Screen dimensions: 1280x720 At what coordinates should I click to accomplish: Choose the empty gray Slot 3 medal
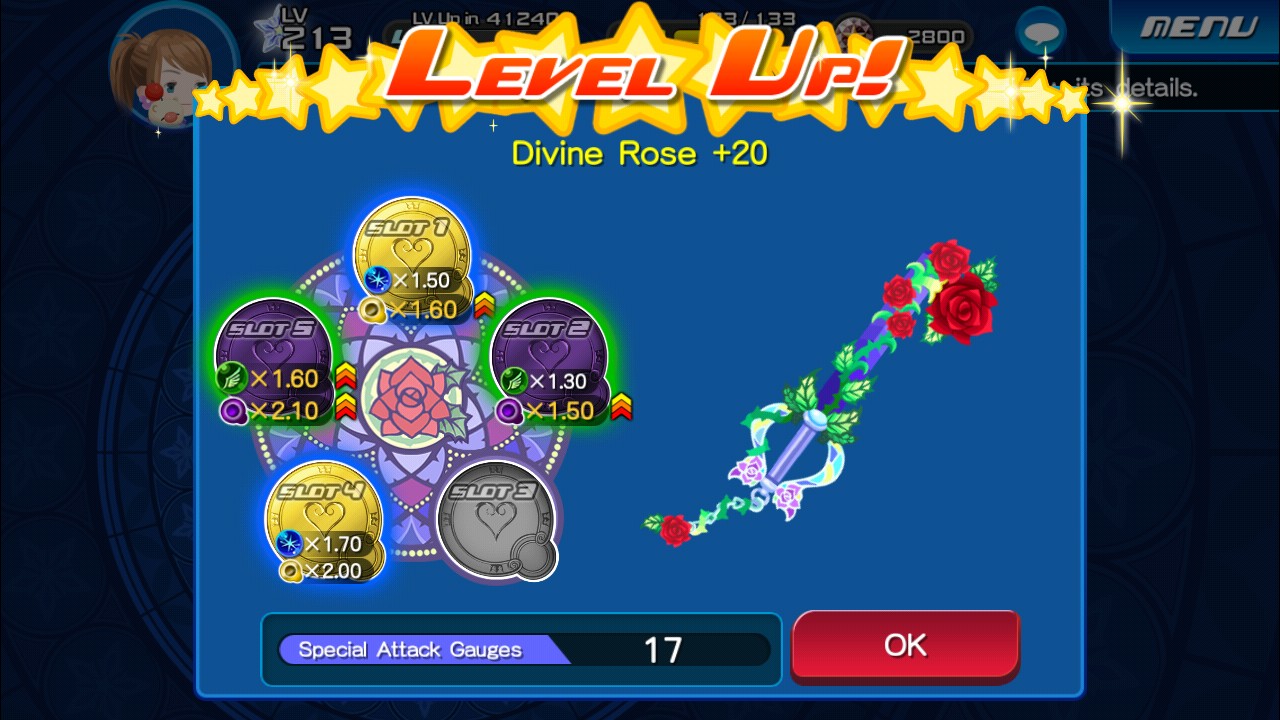[496, 520]
